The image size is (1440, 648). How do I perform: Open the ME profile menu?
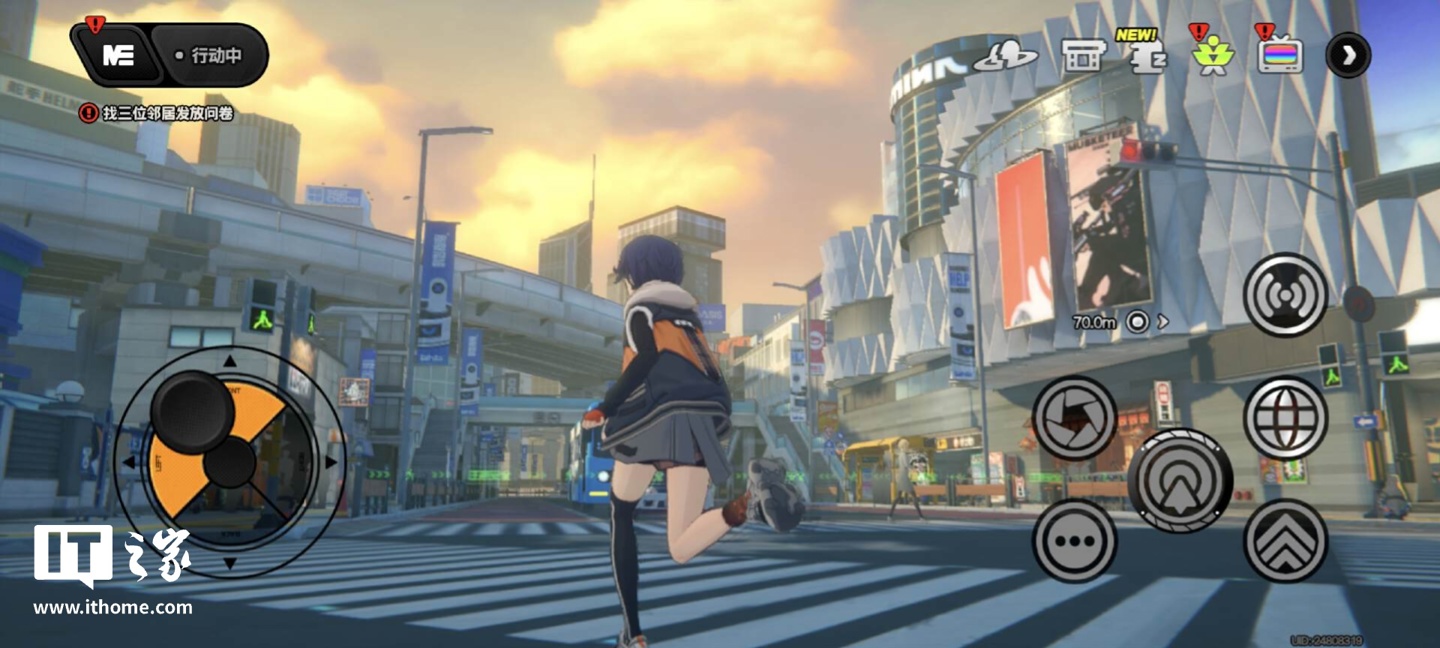click(x=118, y=55)
